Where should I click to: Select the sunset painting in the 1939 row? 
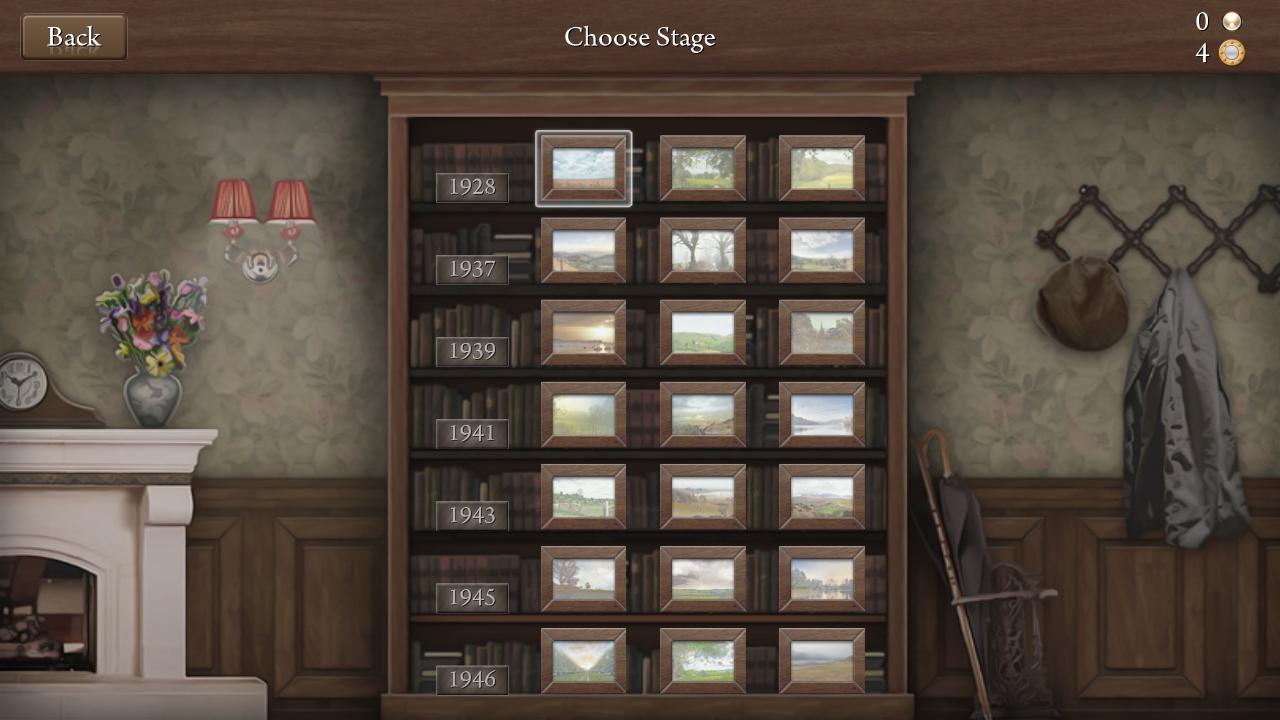(583, 332)
